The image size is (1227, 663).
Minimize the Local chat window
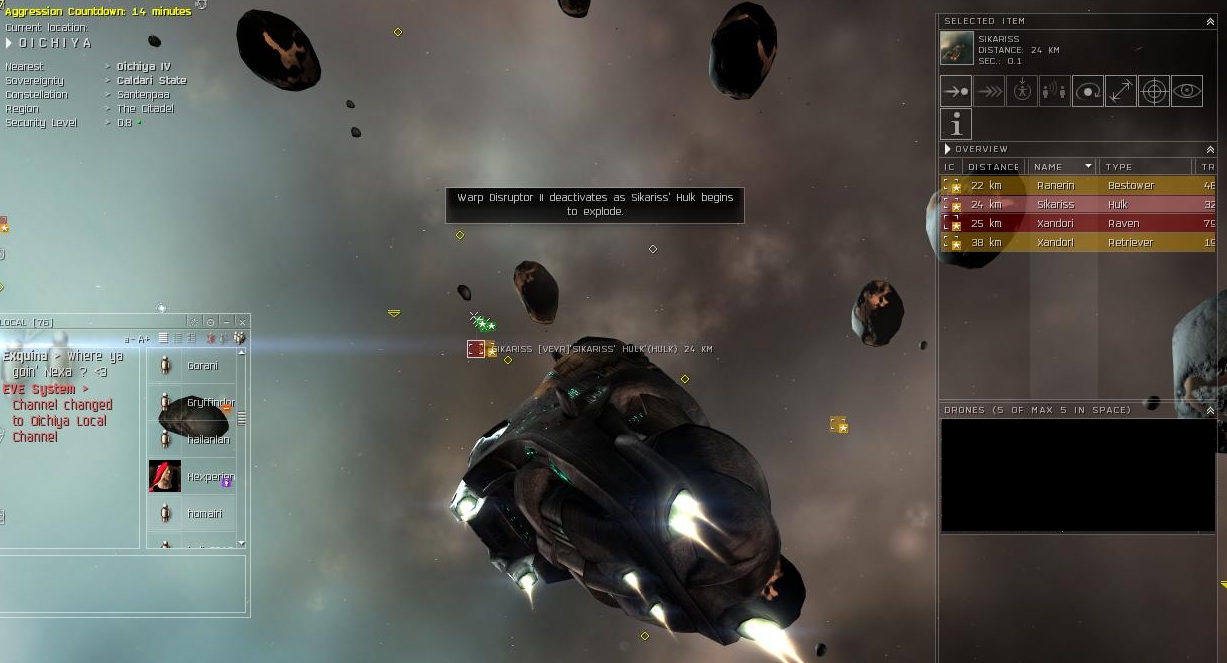227,322
